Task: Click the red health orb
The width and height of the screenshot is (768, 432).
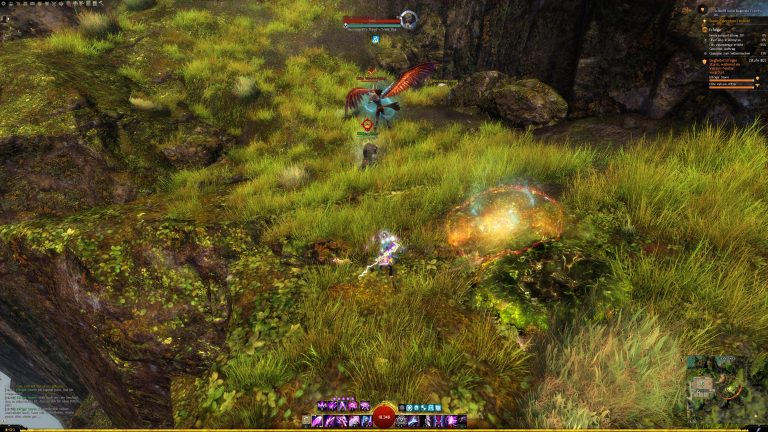Action: click(384, 417)
